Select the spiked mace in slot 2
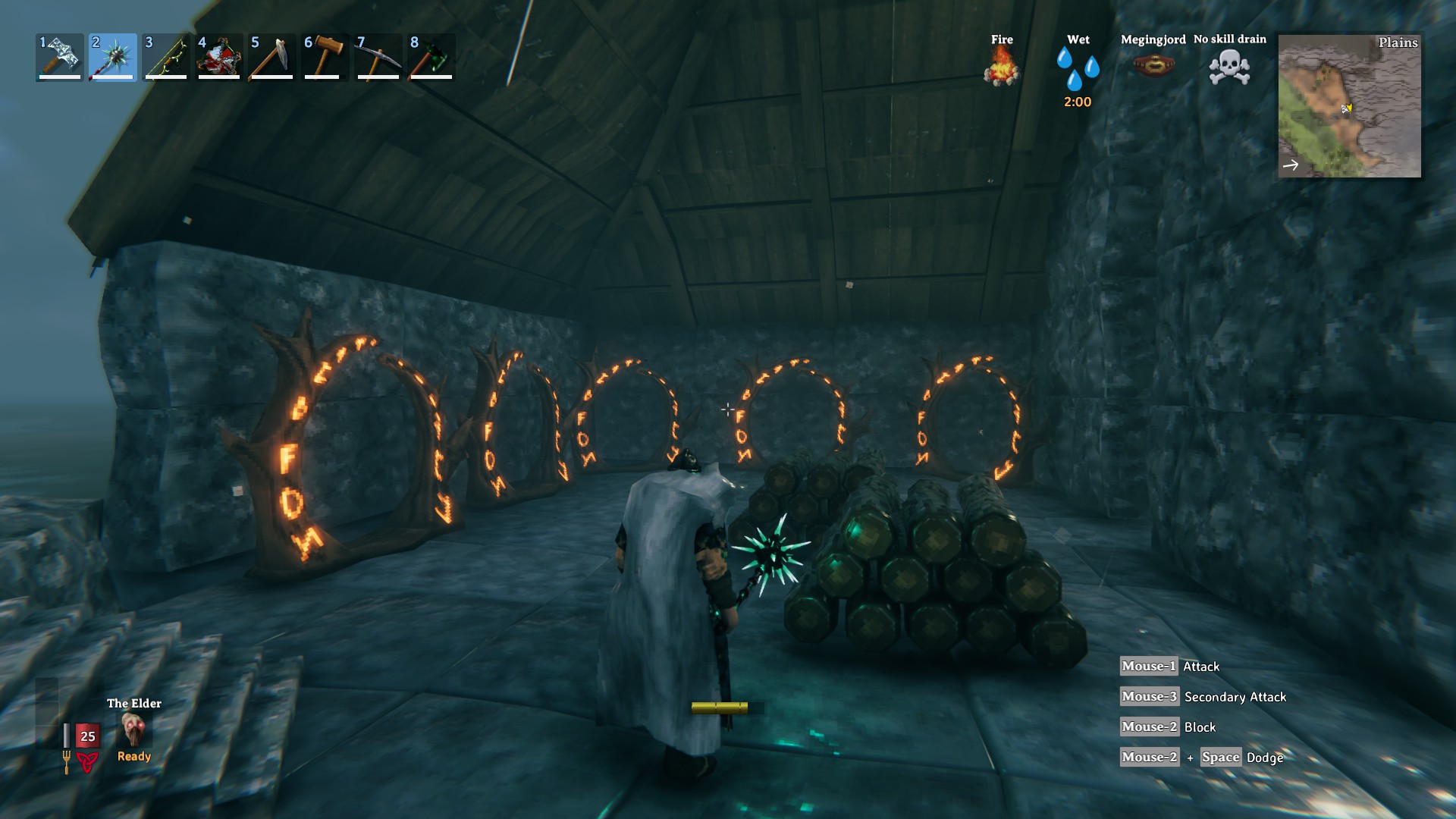Image resolution: width=1456 pixels, height=819 pixels. tap(113, 57)
